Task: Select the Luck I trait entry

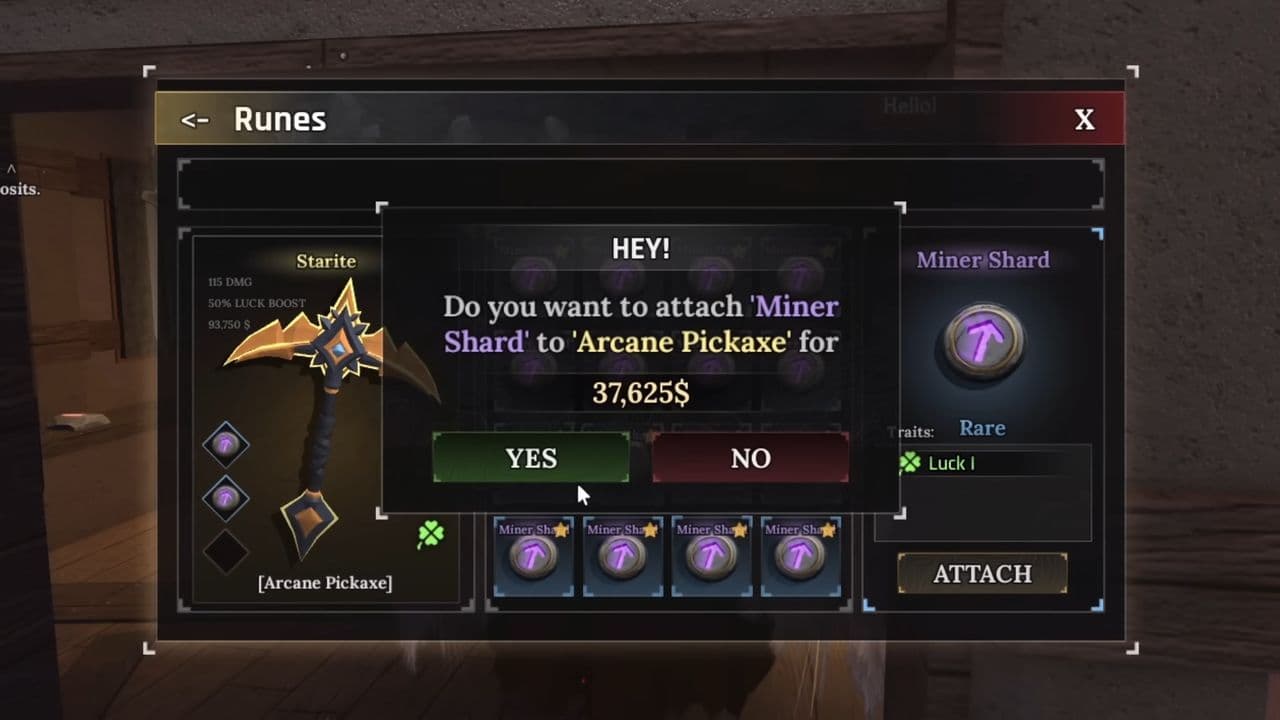Action: 950,463
